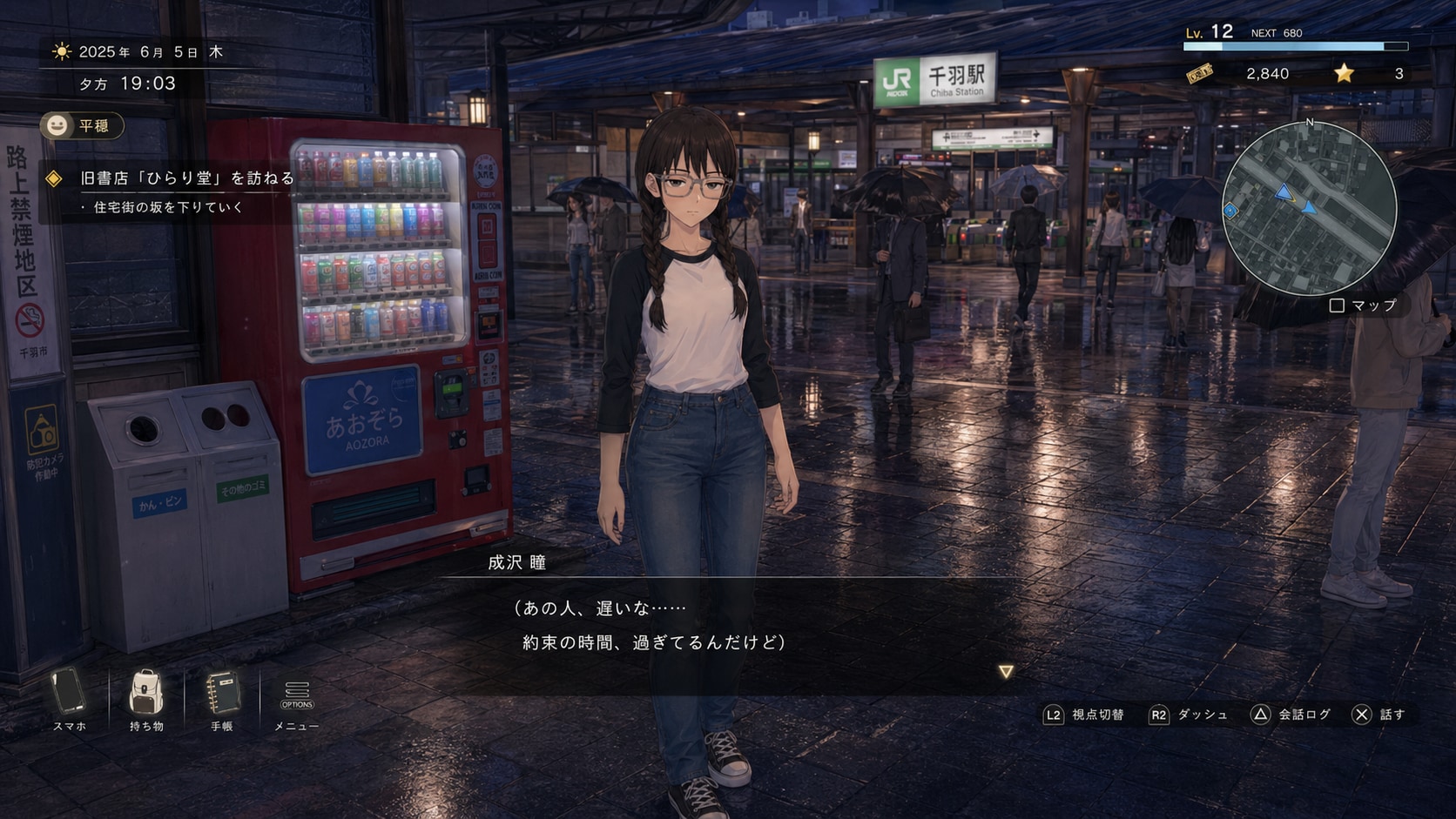Click the circular minimap

pyautogui.click(x=1309, y=209)
